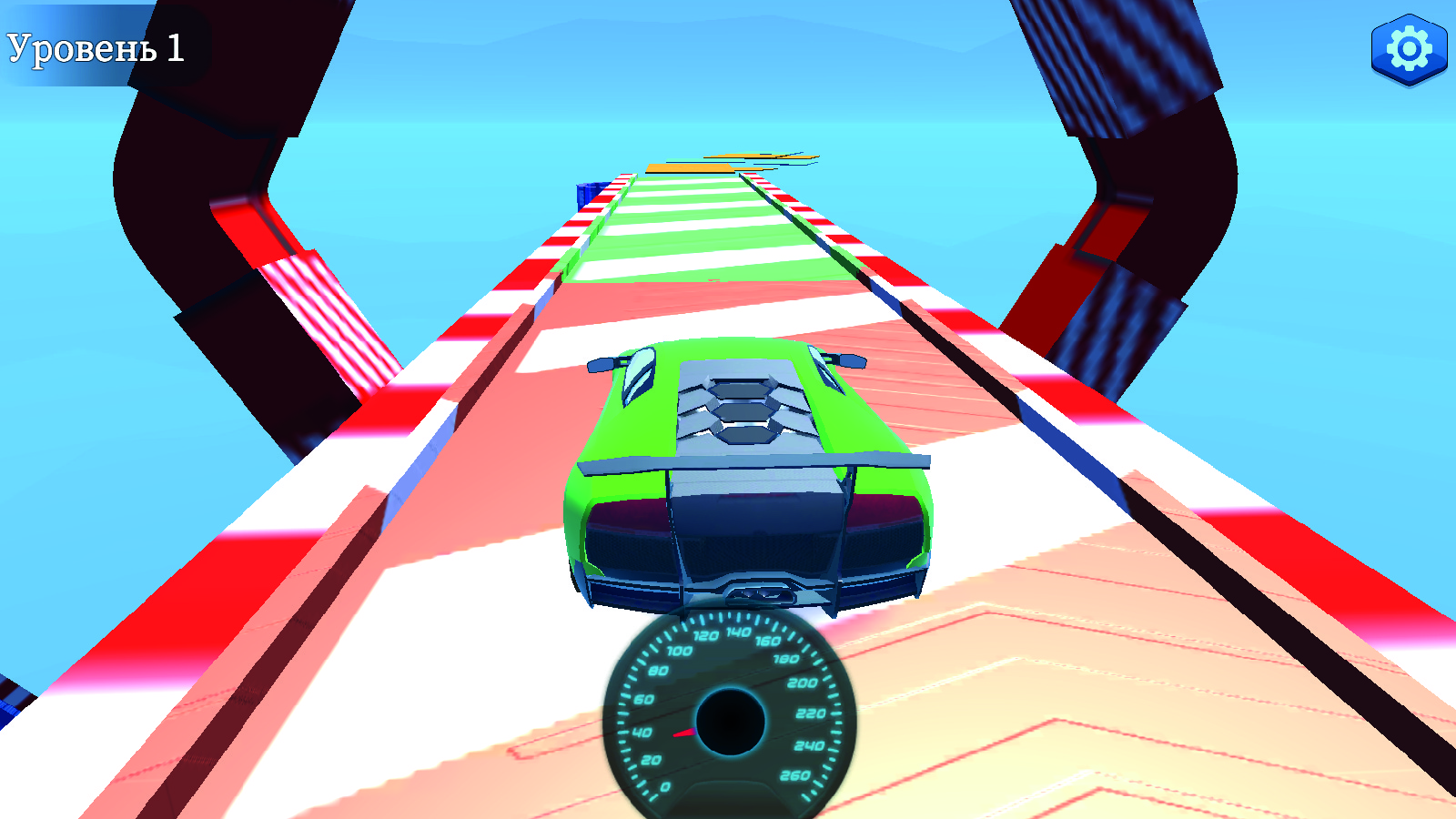Click the car's engine vents
1456x819 pixels.
point(742,409)
